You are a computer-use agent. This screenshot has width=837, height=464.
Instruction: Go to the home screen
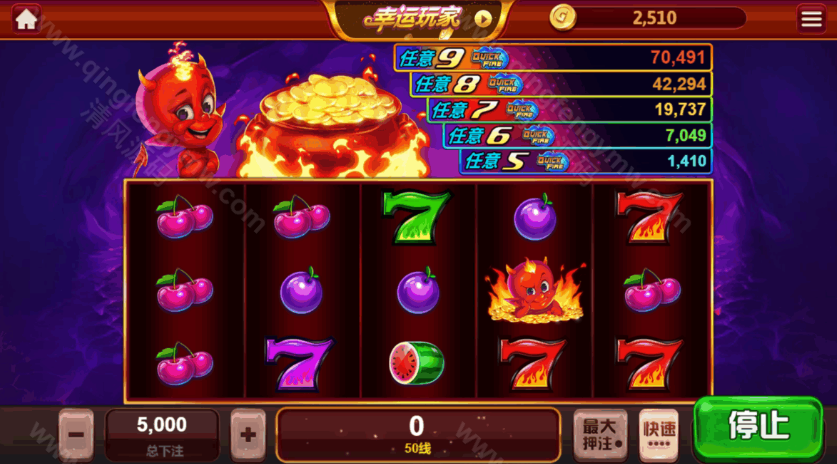tap(27, 18)
